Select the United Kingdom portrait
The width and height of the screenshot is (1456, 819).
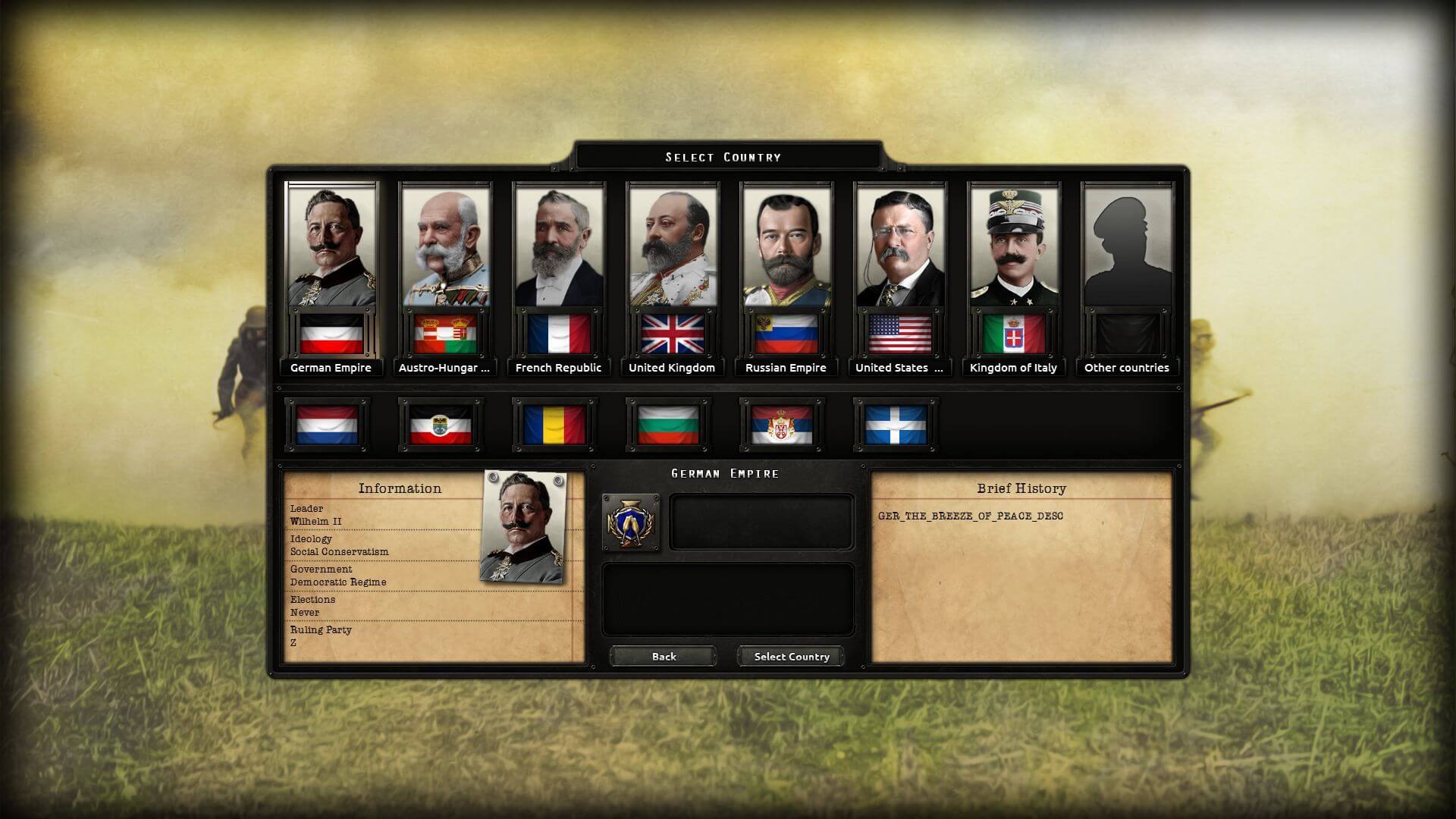click(x=673, y=246)
